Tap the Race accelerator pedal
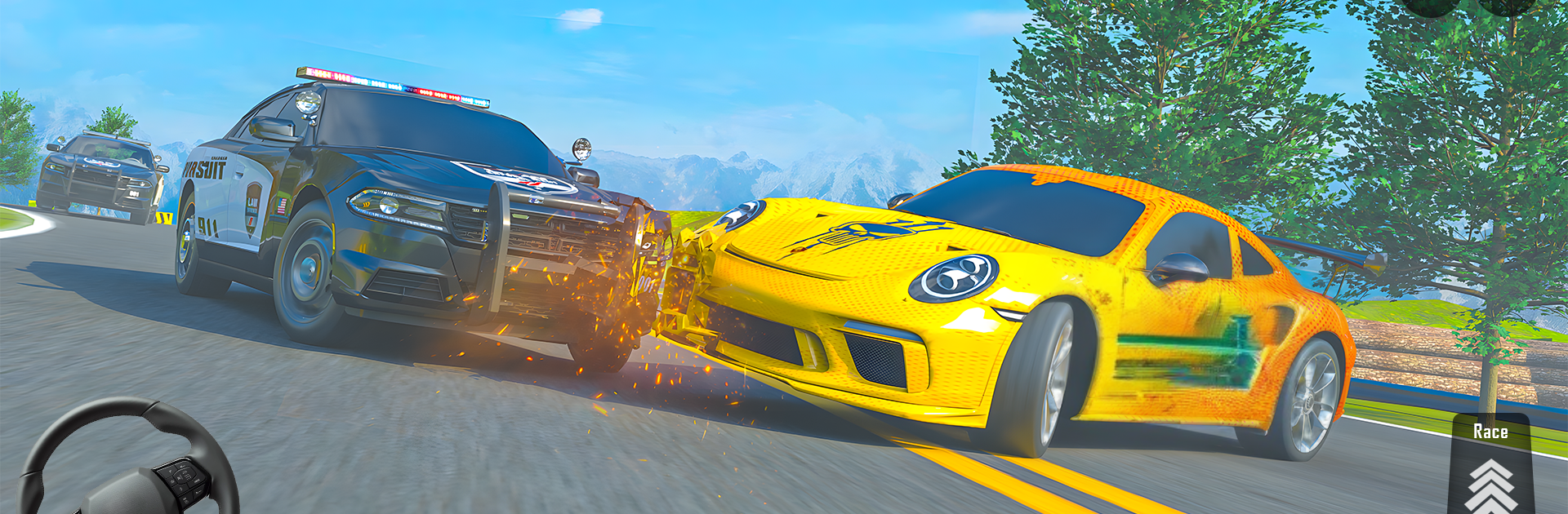Viewport: 1568px width, 514px height. [x=1490, y=469]
